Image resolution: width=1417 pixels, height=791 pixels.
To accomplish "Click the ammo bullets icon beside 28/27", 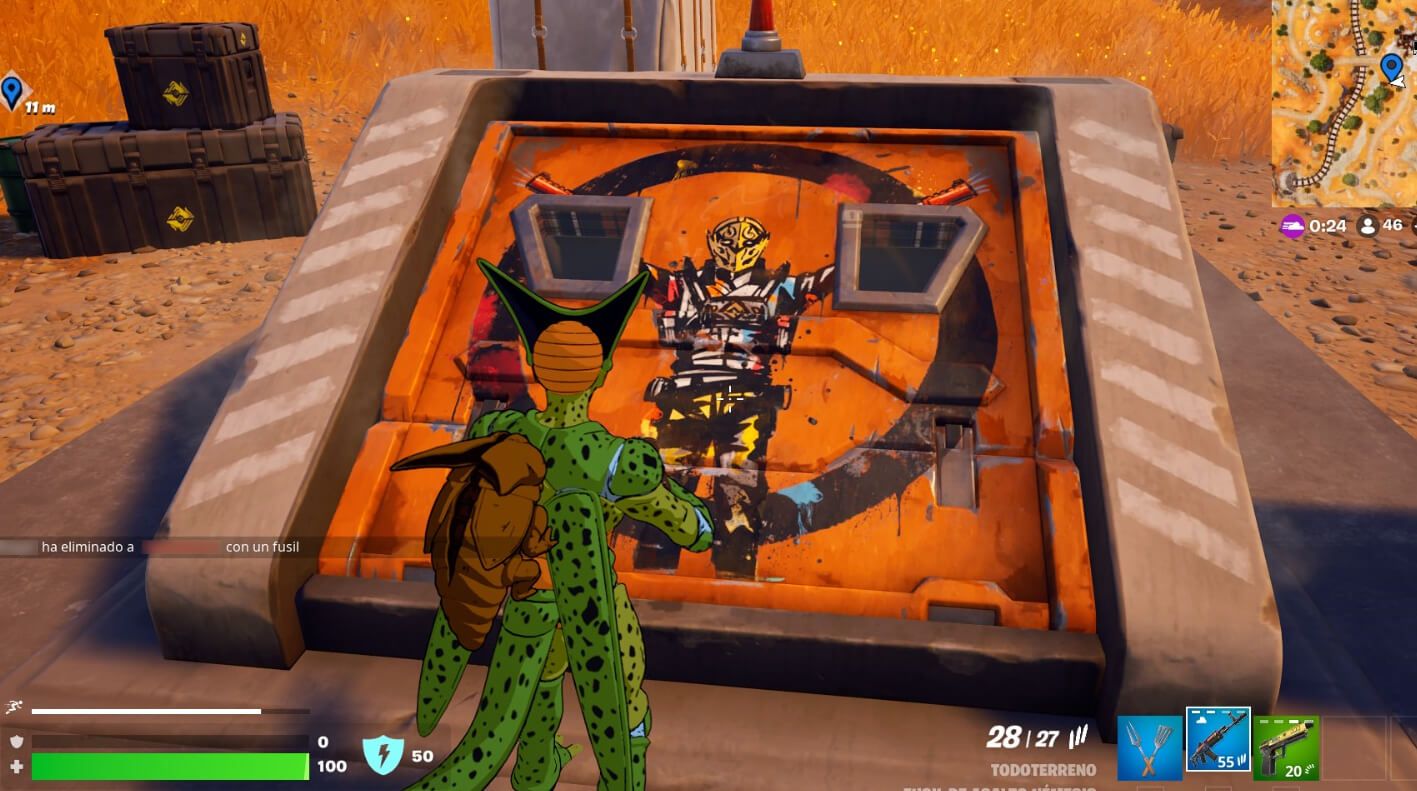I will [1079, 733].
